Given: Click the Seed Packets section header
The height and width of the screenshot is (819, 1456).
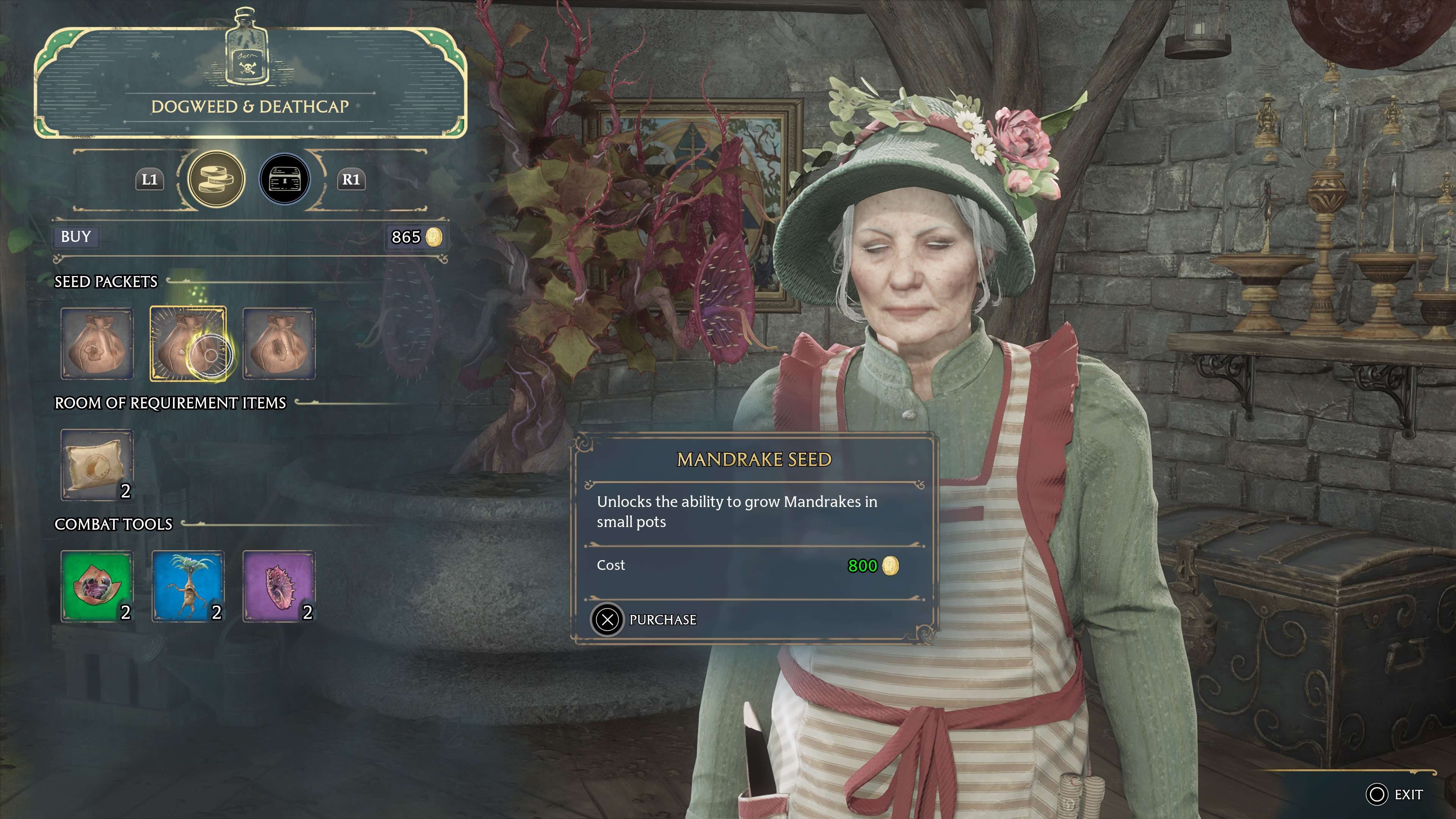Looking at the screenshot, I should click(105, 281).
